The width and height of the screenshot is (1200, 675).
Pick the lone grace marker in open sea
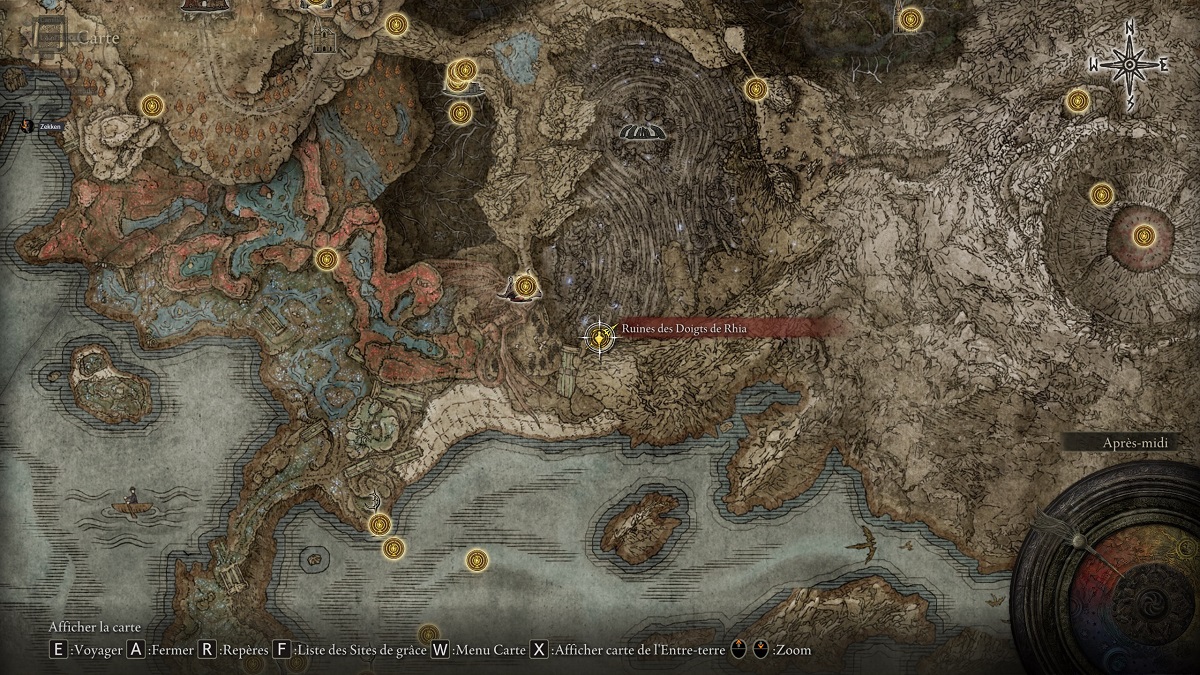click(477, 559)
